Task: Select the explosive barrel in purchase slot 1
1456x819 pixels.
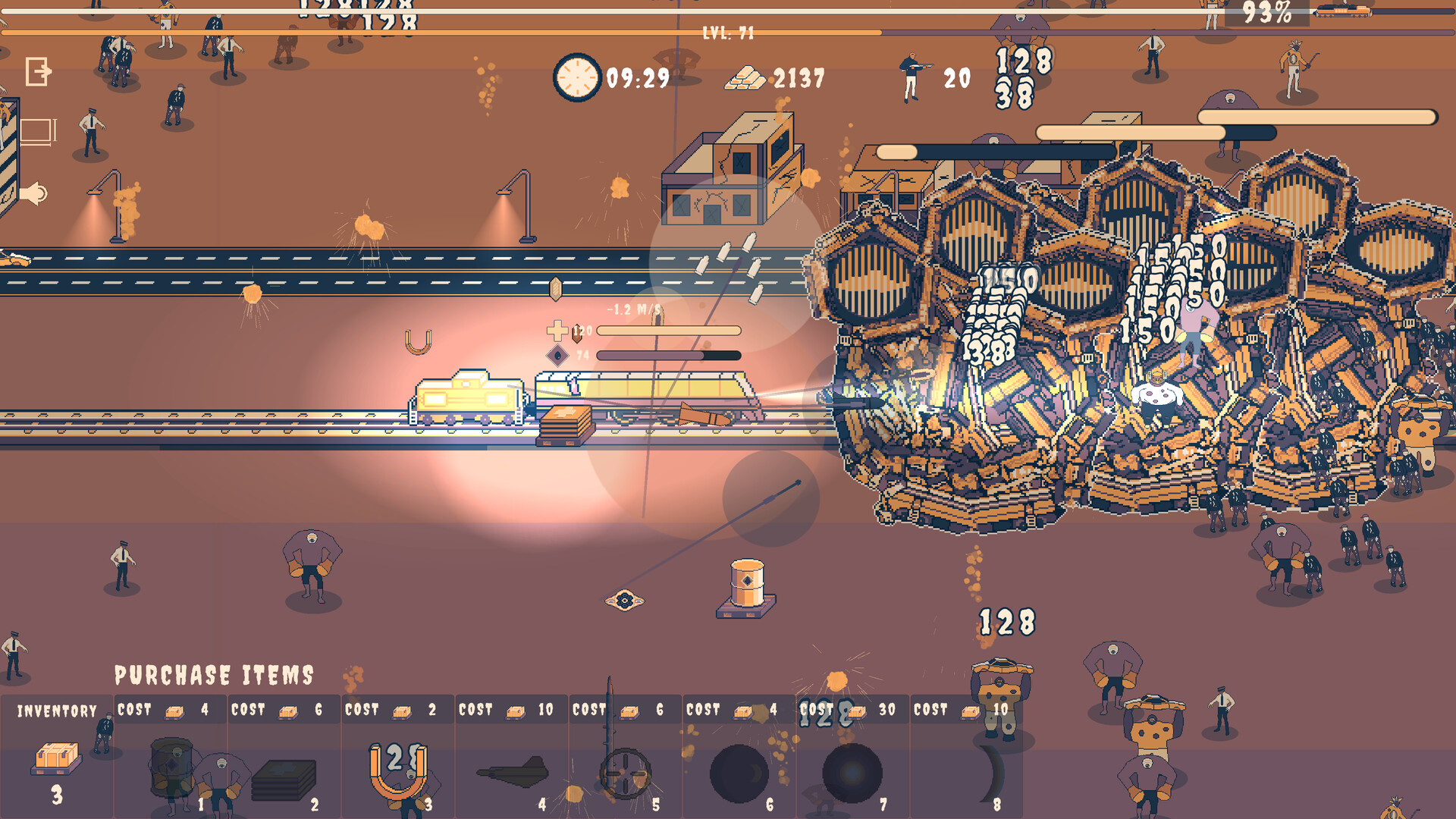Action: click(x=173, y=766)
